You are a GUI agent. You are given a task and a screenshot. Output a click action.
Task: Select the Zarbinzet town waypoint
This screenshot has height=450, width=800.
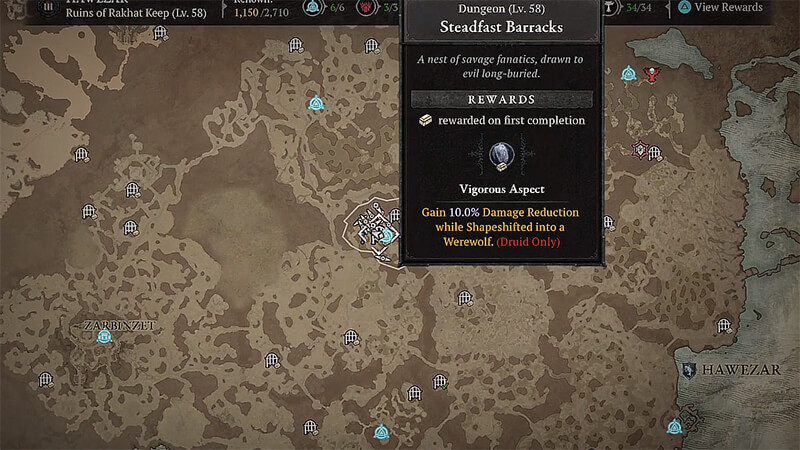click(x=103, y=337)
